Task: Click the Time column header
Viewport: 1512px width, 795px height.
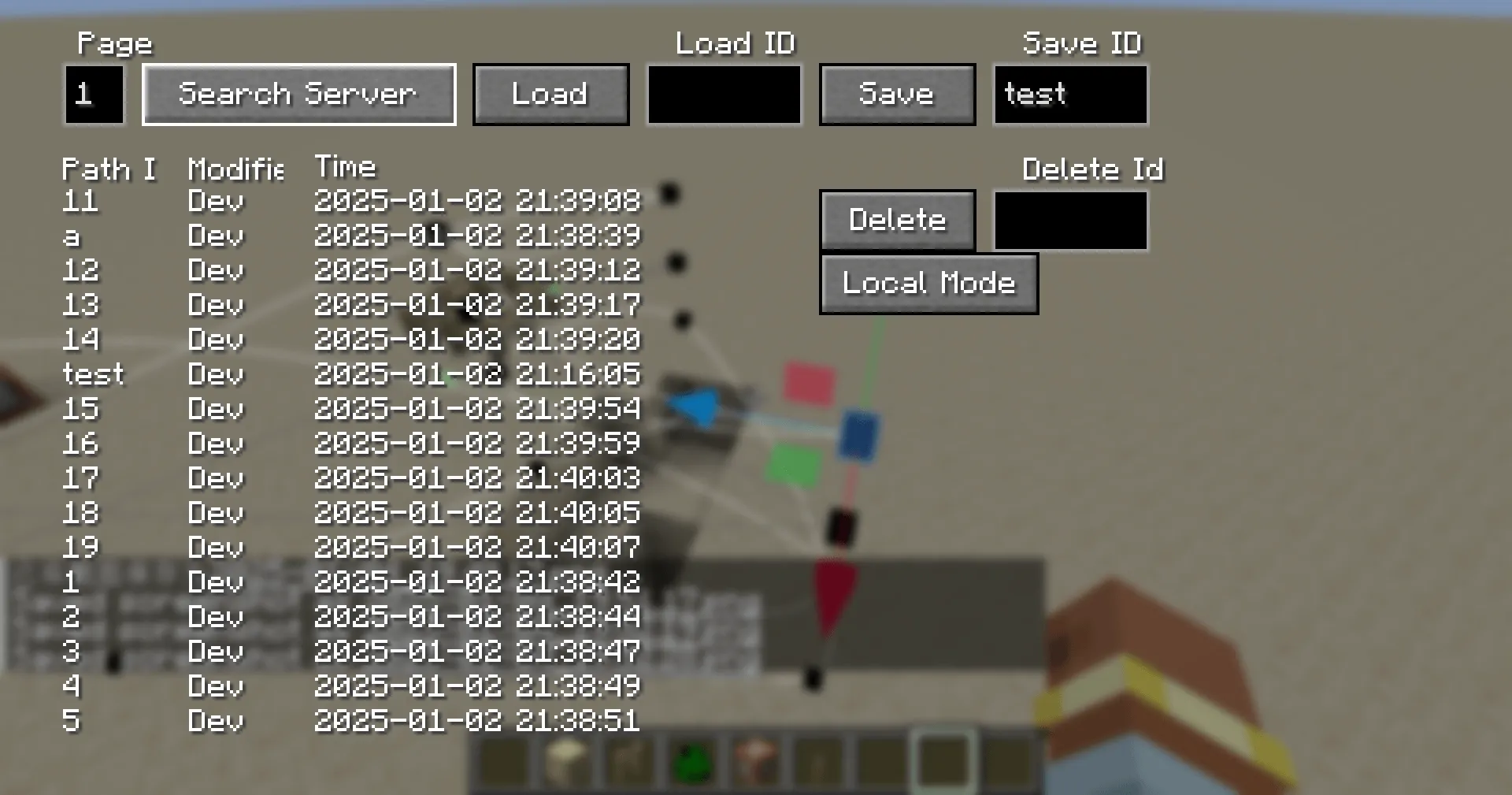Action: tap(345, 167)
